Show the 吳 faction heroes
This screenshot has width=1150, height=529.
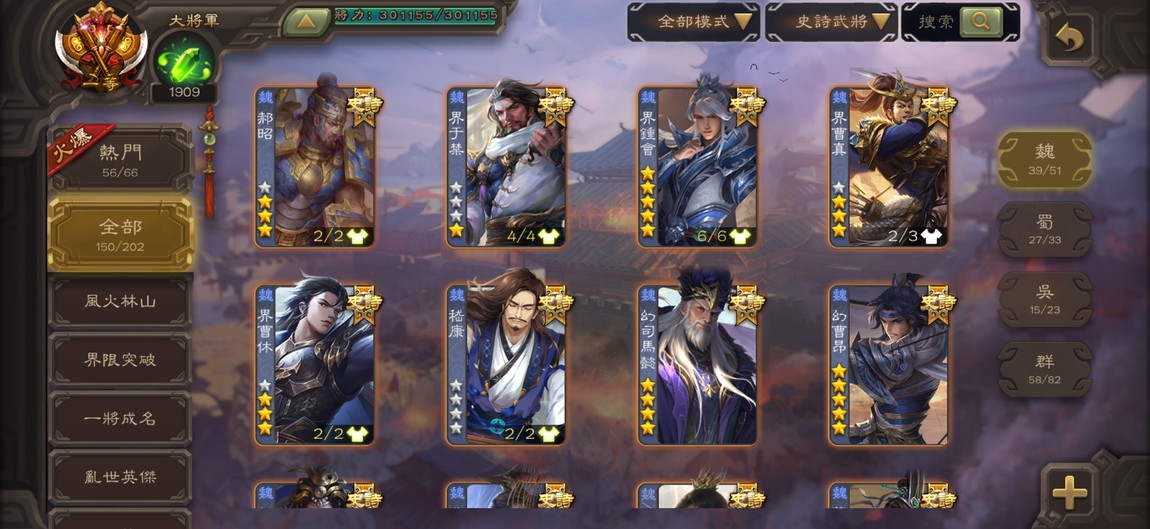coord(1044,299)
